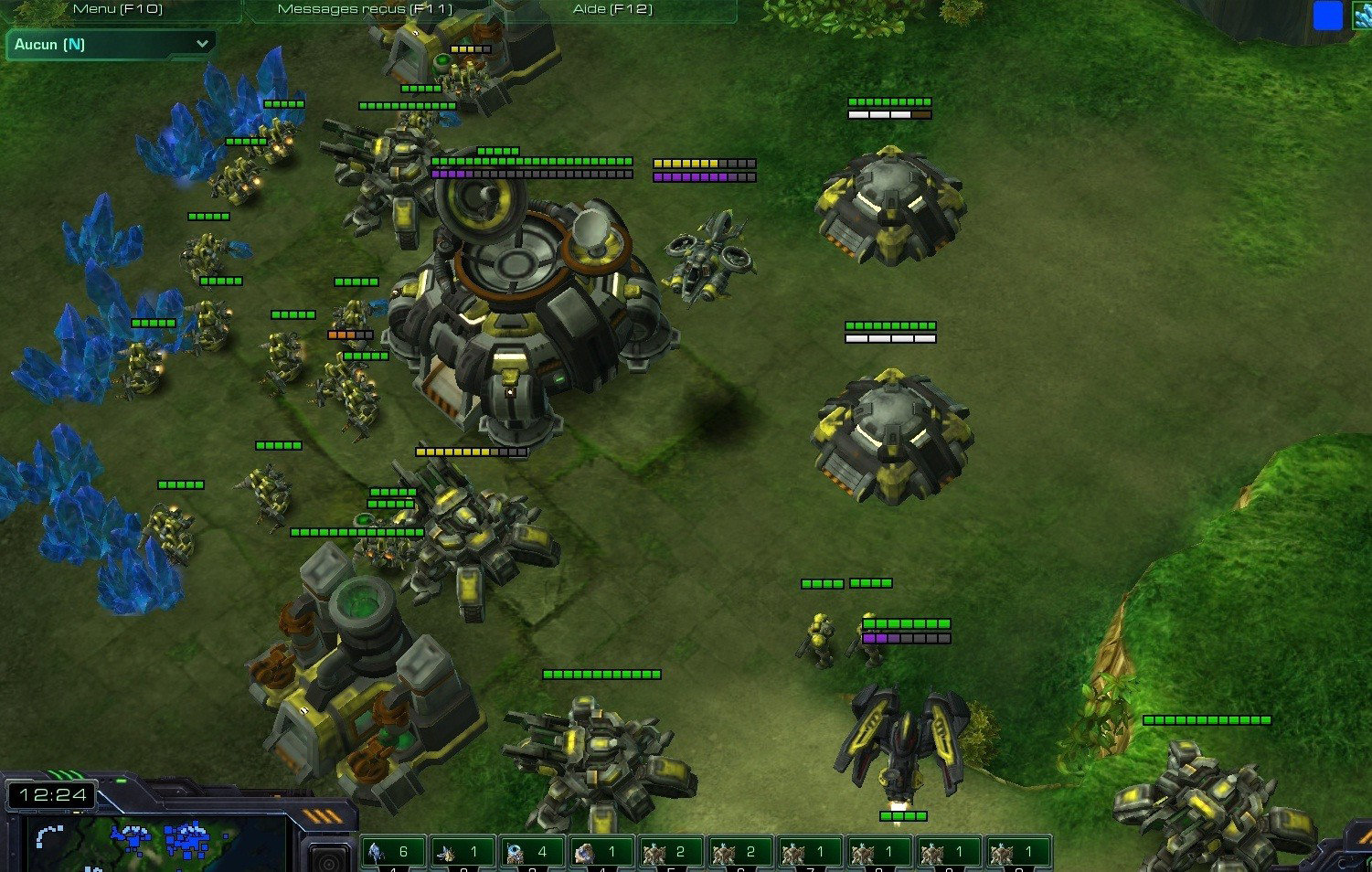
Task: Expand the Aucun (N) dropdown
Action: pyautogui.click(x=112, y=44)
